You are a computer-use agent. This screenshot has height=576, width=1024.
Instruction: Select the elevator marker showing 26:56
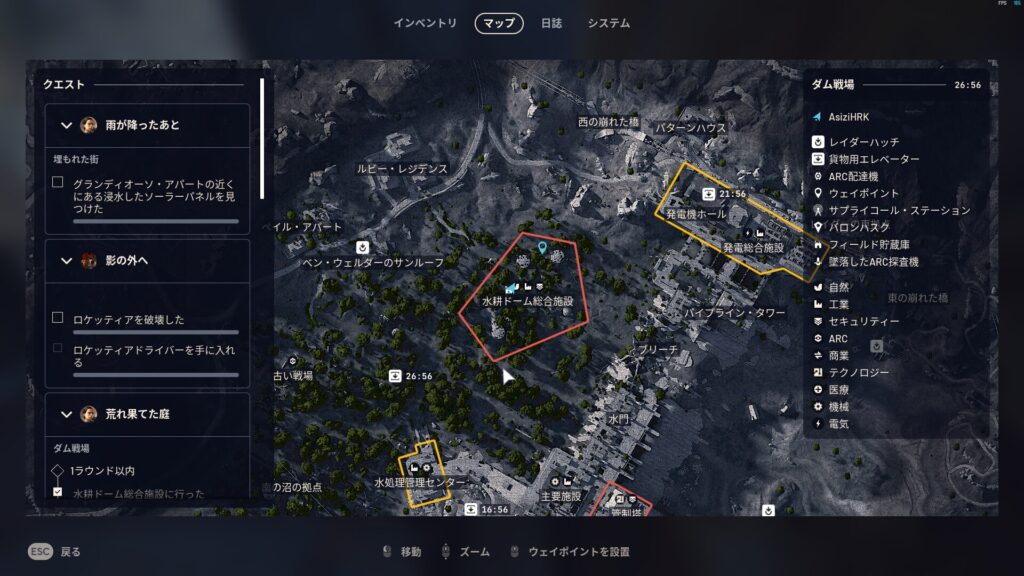point(396,376)
